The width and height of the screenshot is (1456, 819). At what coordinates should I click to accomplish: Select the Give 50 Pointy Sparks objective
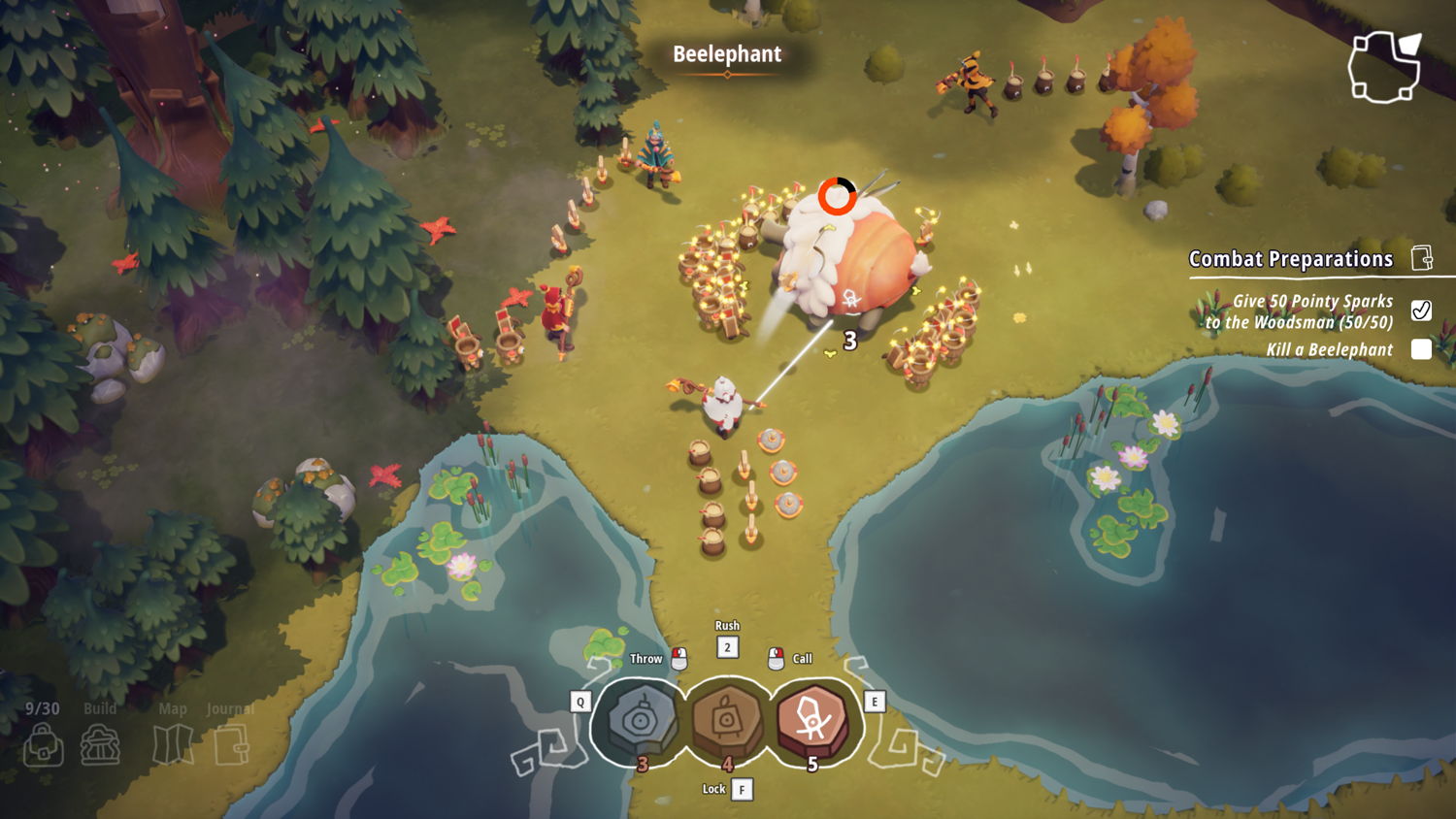click(1301, 311)
